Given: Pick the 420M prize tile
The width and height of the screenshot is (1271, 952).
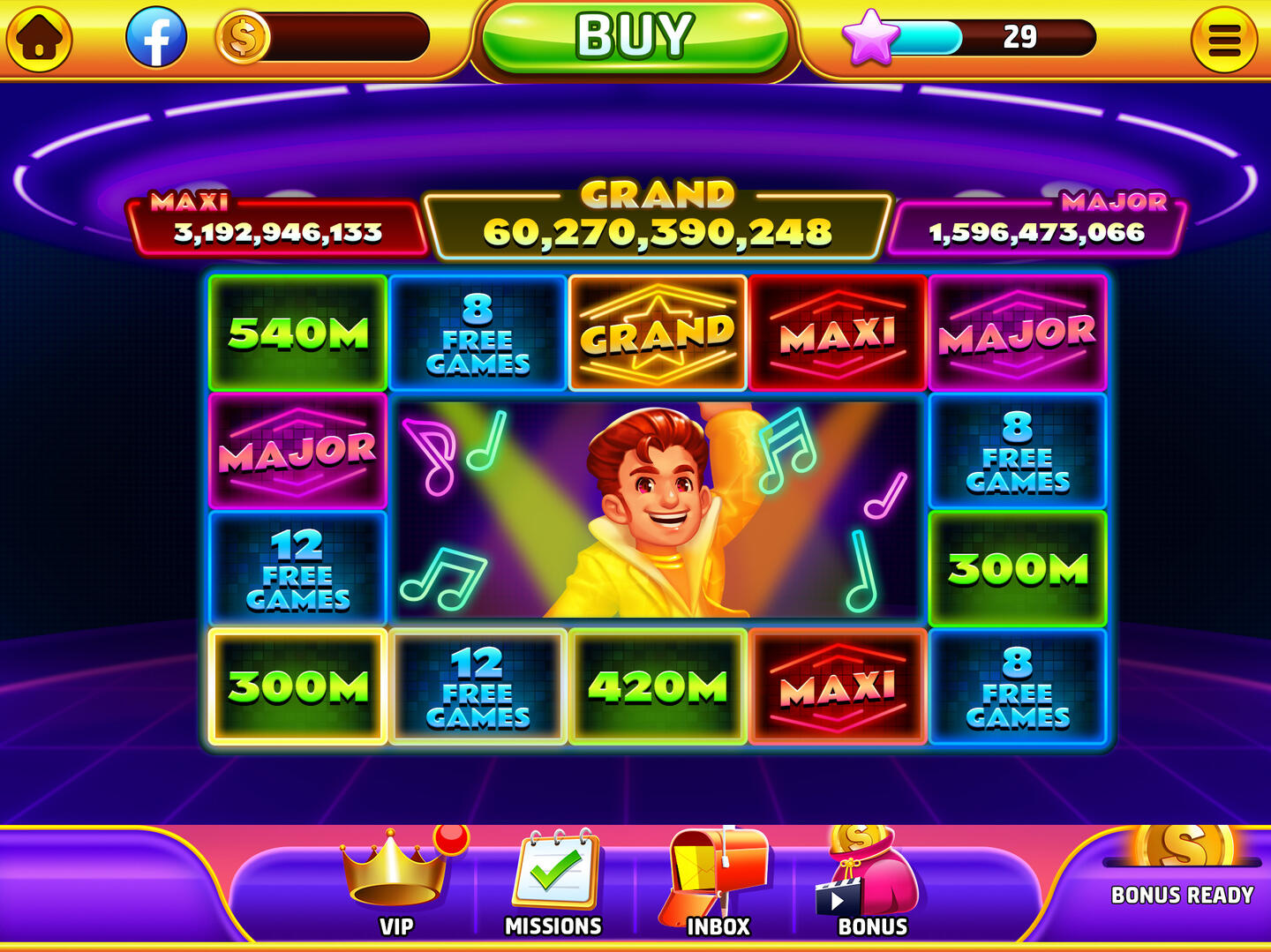Looking at the screenshot, I should 658,686.
